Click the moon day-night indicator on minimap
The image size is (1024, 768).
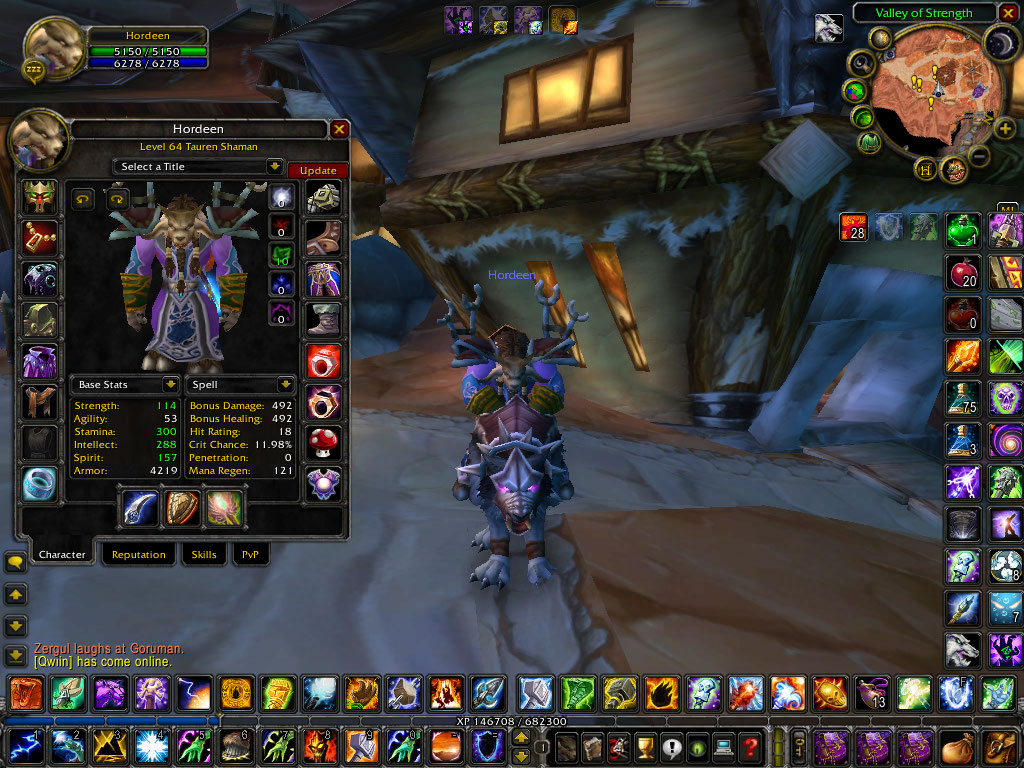tap(1001, 43)
